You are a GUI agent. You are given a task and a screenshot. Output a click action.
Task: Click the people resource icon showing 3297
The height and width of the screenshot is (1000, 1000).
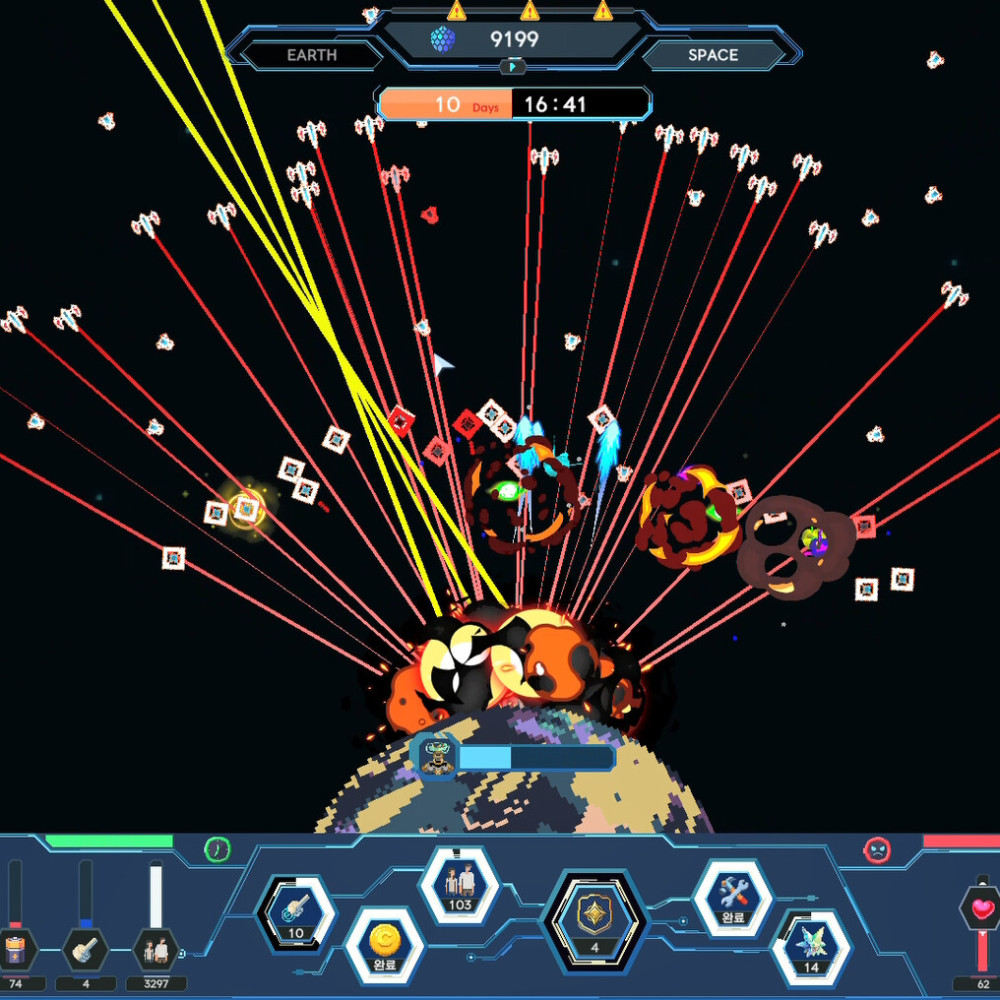coord(156,948)
